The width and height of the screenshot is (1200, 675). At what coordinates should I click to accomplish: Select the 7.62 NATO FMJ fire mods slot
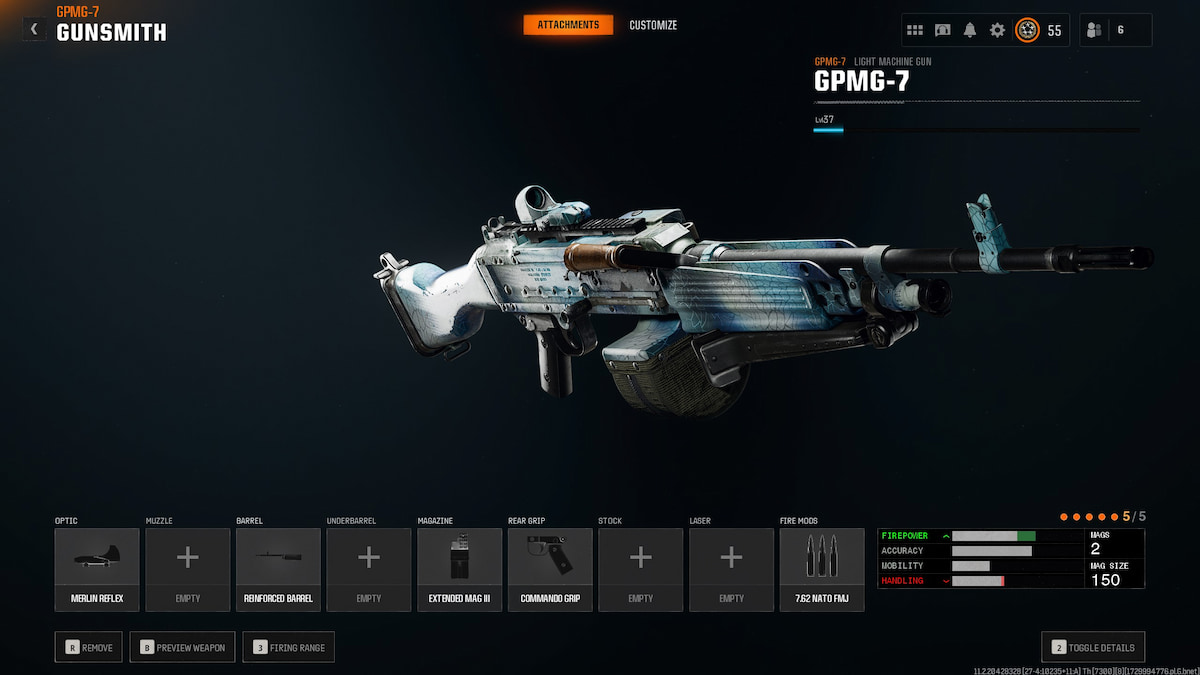(x=822, y=569)
